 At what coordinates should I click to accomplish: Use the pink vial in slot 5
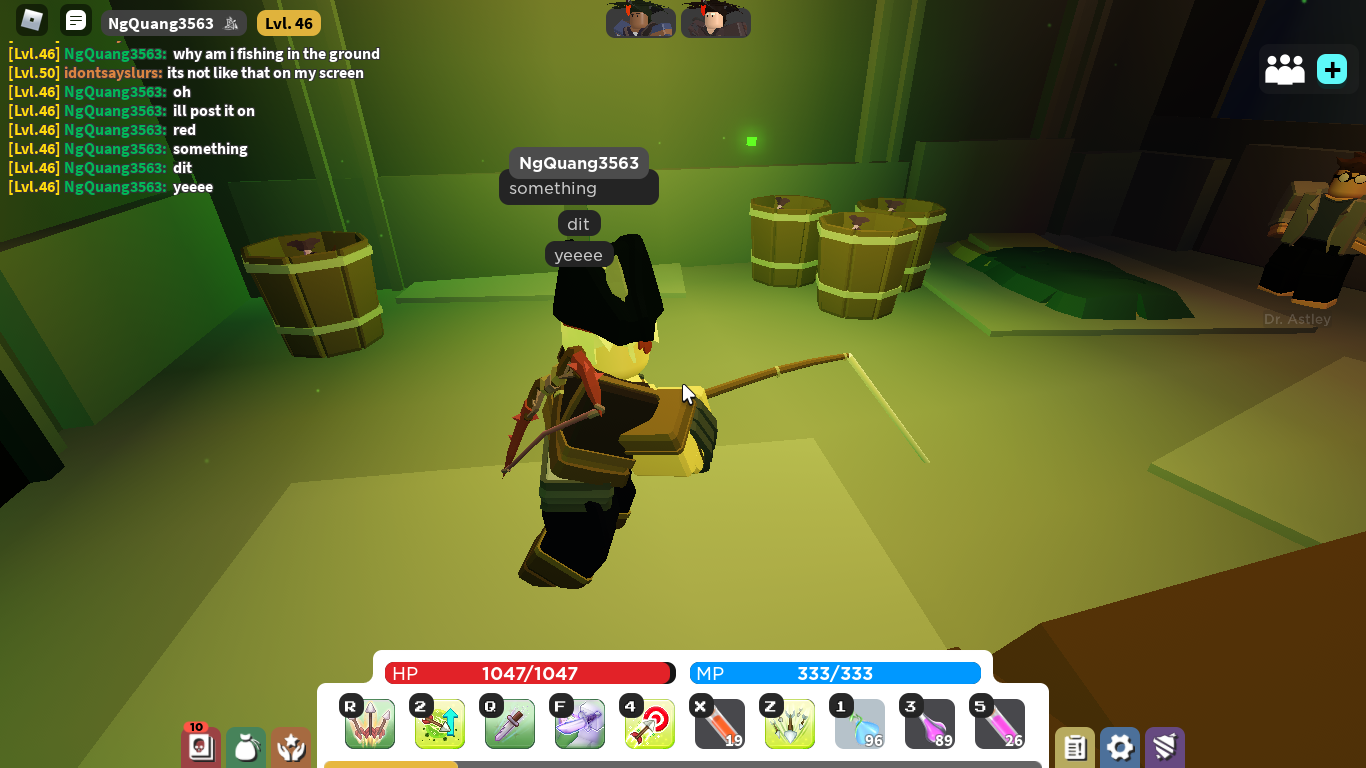click(x=999, y=723)
